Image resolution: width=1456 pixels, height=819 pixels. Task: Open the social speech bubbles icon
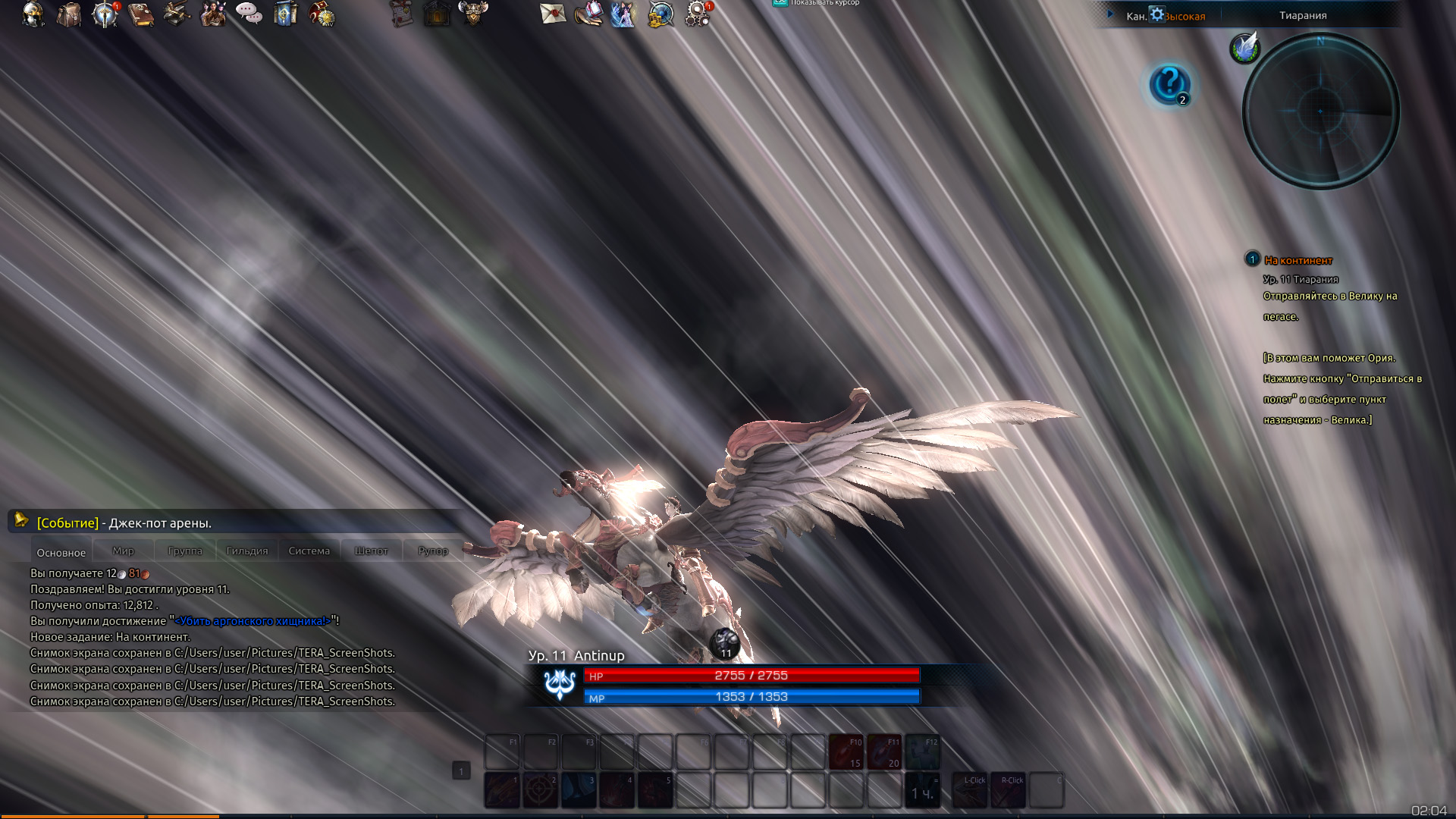[249, 14]
